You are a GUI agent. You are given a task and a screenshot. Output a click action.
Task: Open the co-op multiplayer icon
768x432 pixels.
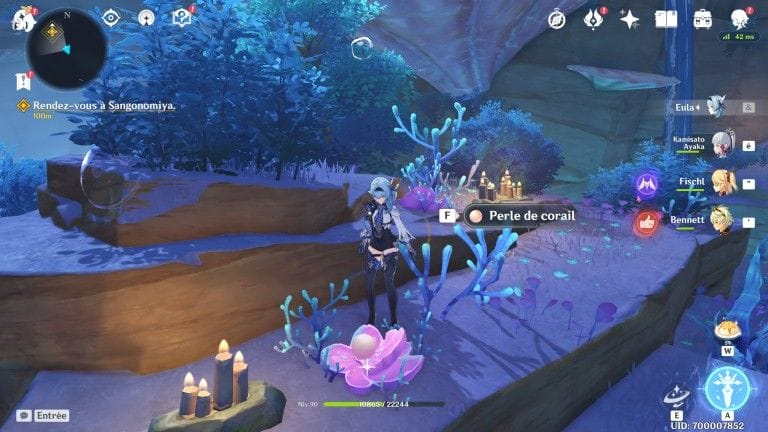click(x=146, y=18)
